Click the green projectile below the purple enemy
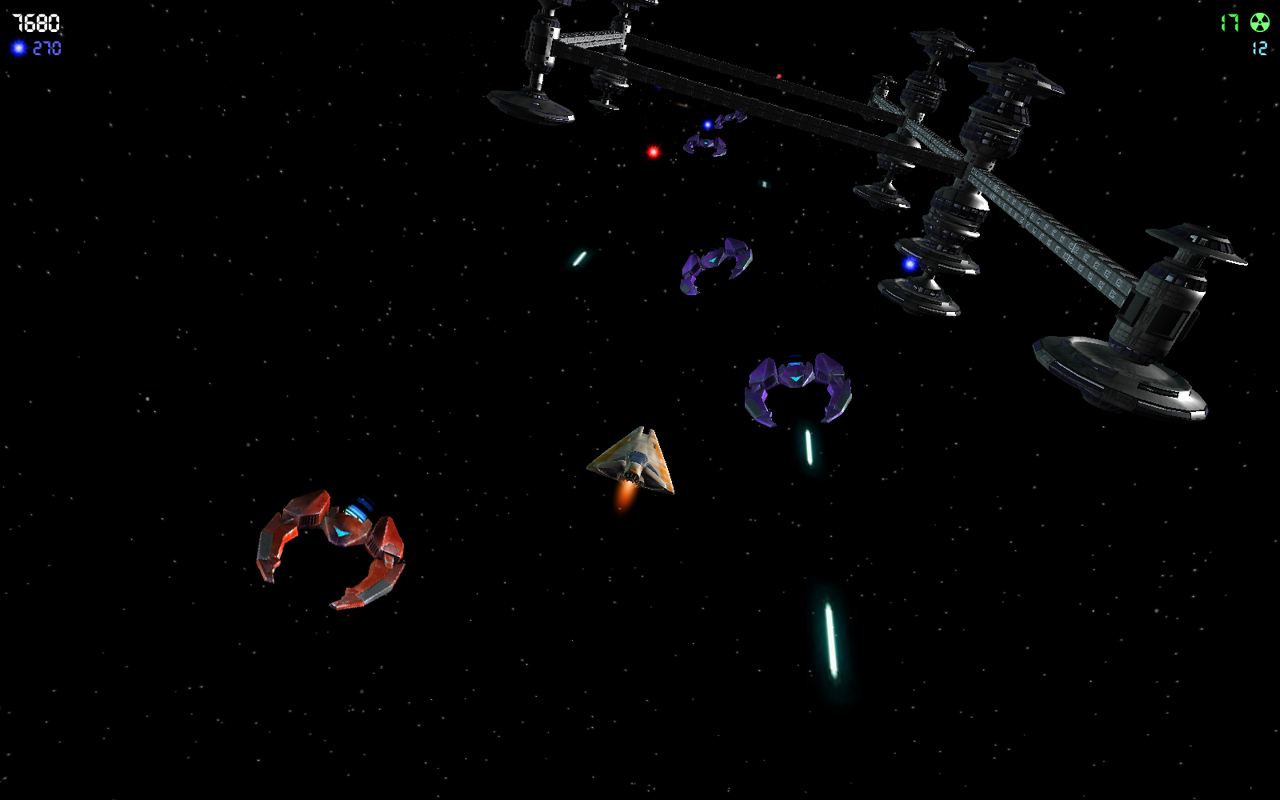1280x800 pixels. (x=810, y=445)
